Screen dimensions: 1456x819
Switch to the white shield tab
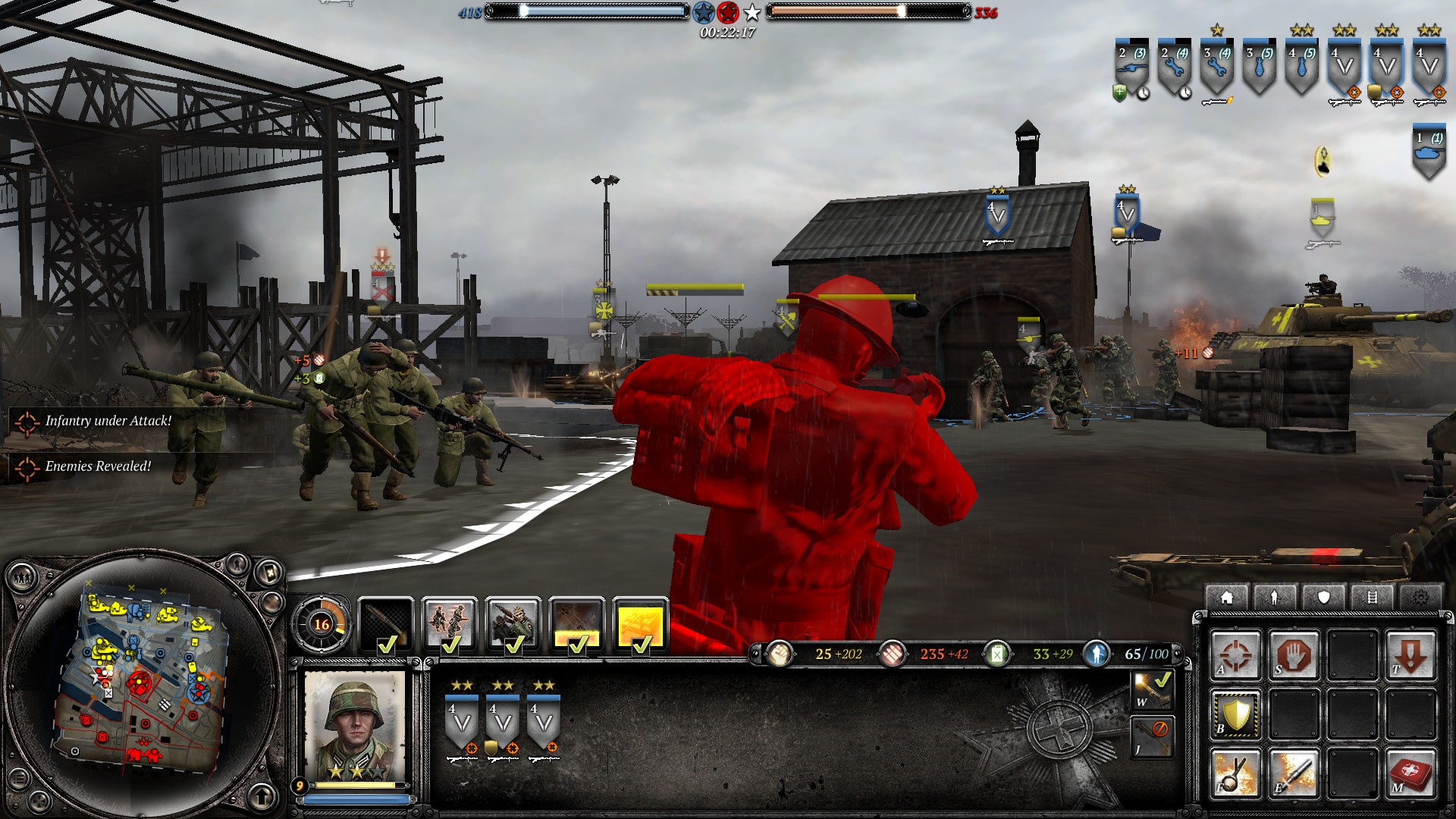tap(1323, 598)
